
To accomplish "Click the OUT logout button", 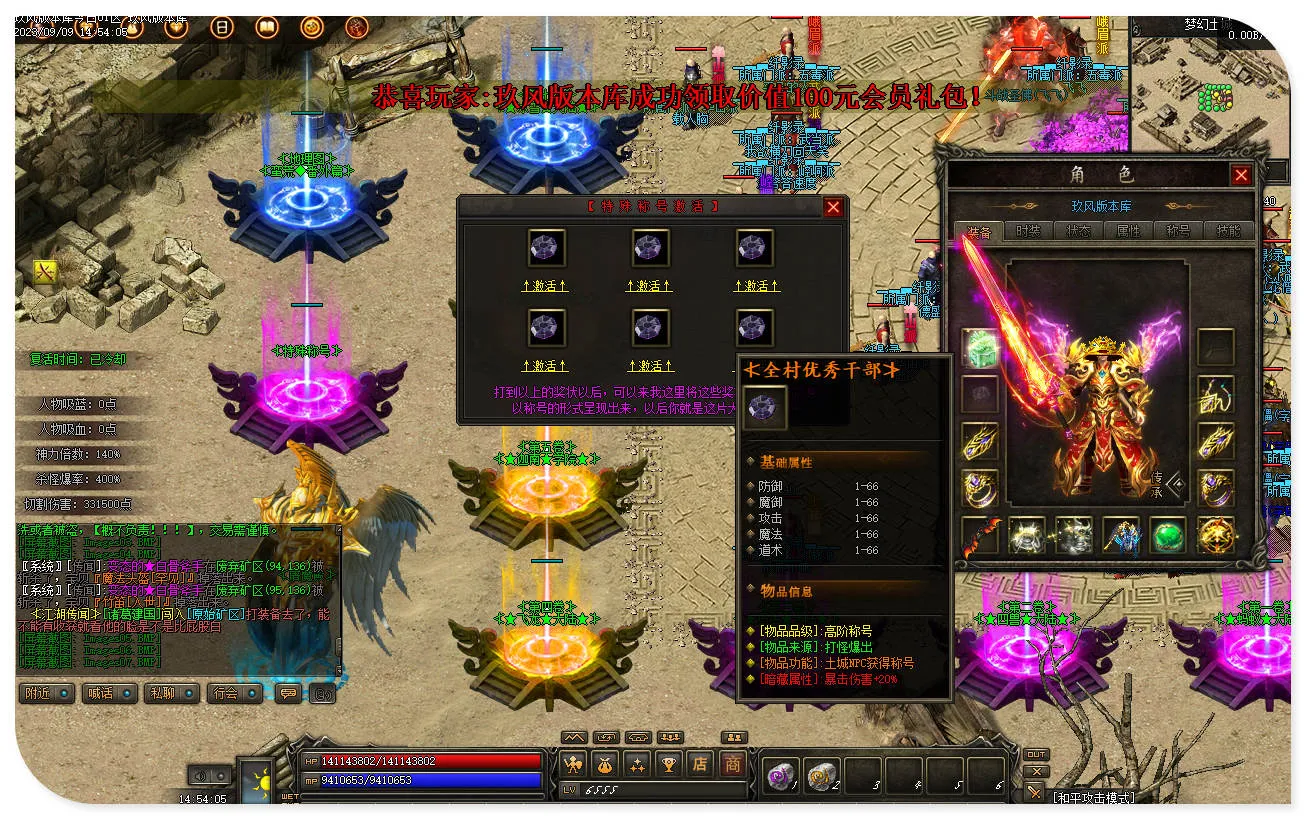I will click(x=1036, y=754).
